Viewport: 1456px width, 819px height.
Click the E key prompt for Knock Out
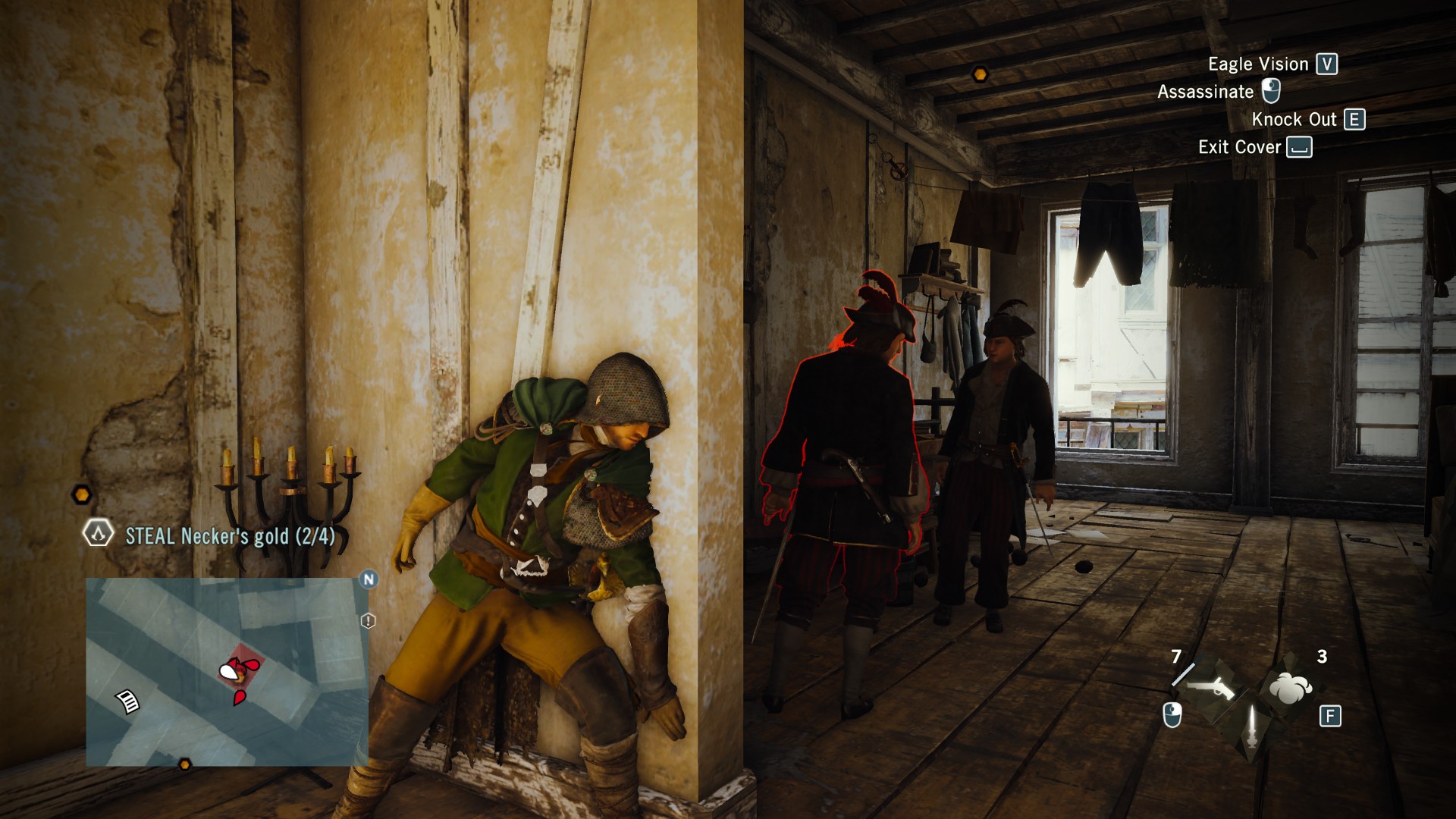tap(1355, 119)
